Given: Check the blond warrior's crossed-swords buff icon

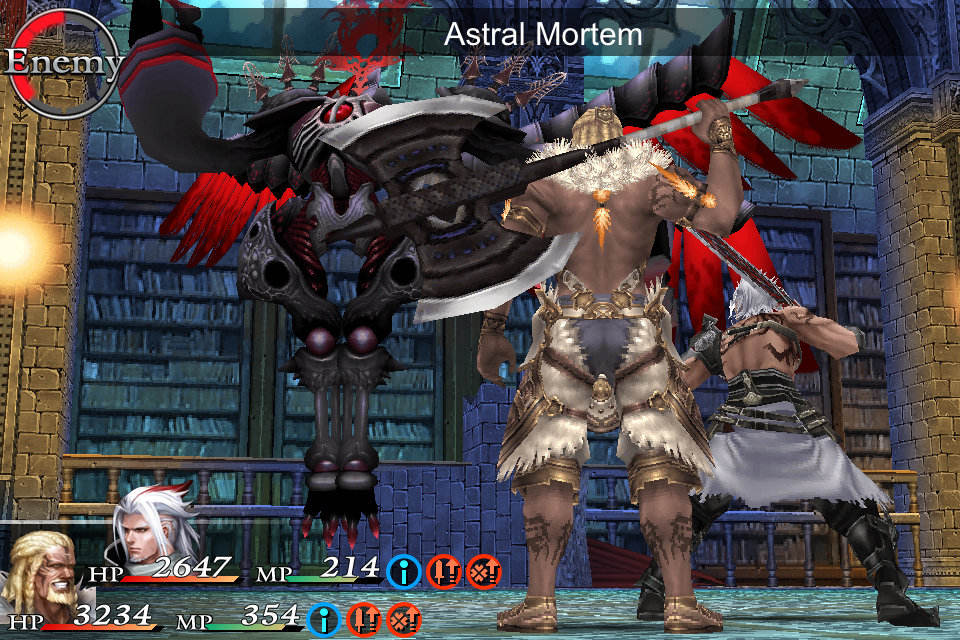Looking at the screenshot, I should pos(404,620).
